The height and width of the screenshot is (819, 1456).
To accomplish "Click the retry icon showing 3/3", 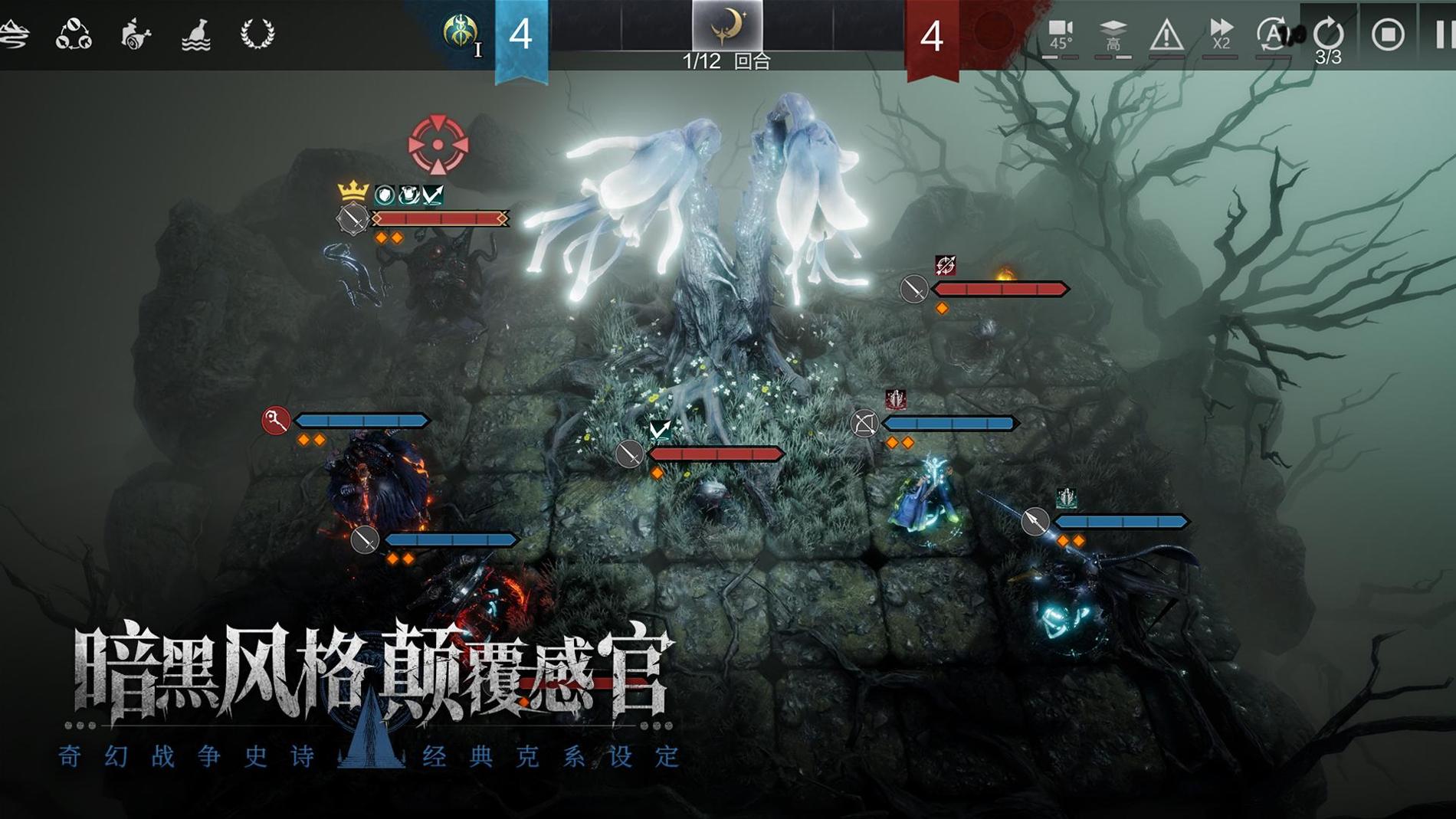I will pos(1330,34).
